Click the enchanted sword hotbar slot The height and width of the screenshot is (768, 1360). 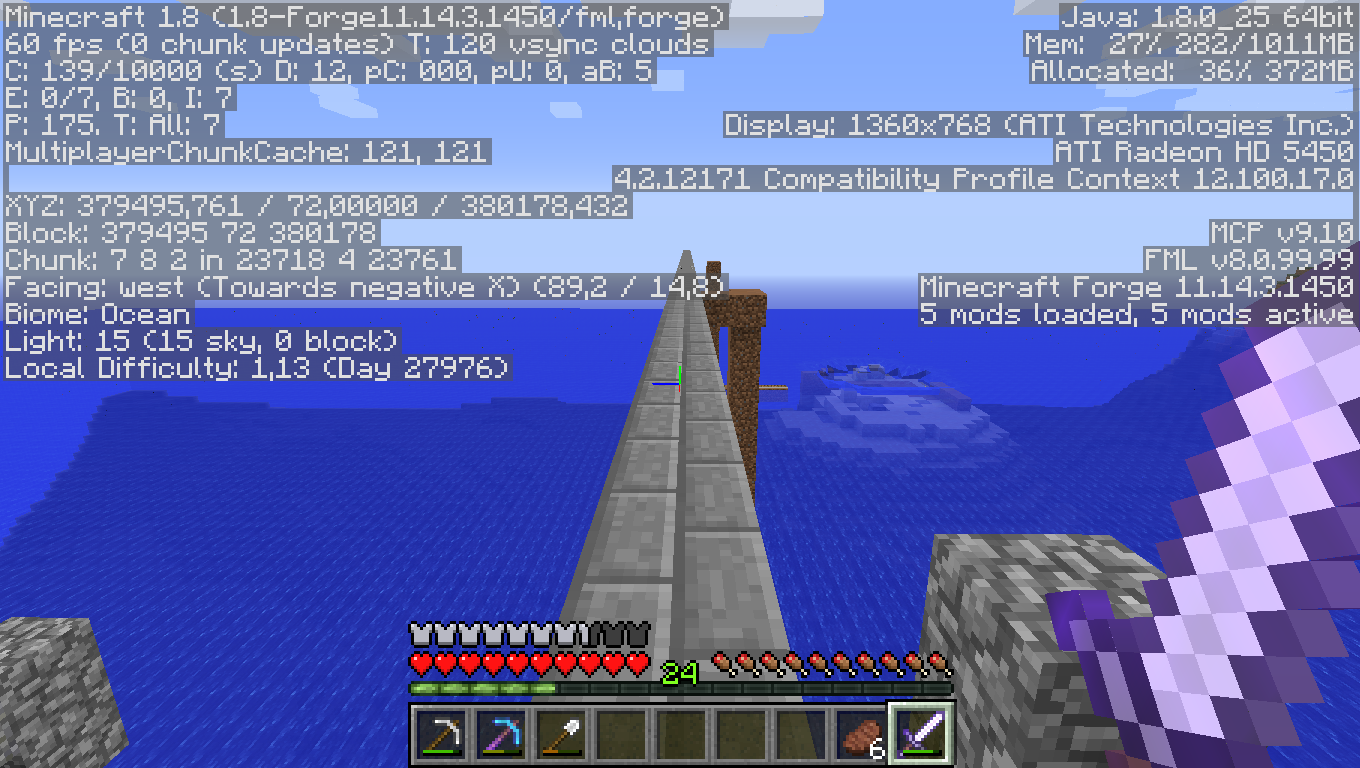tap(921, 735)
